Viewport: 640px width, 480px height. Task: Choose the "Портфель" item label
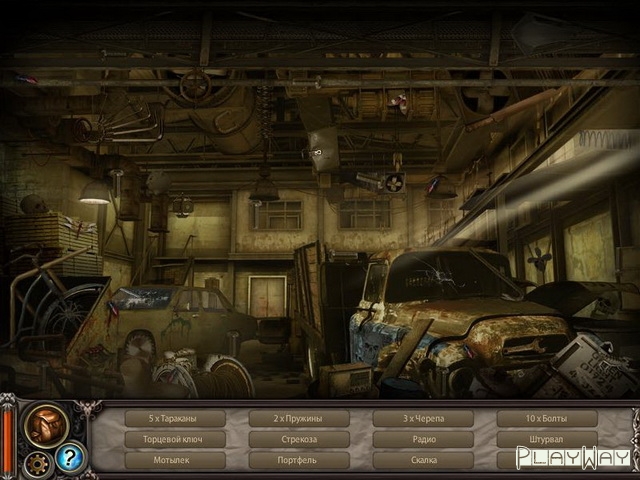coord(299,460)
